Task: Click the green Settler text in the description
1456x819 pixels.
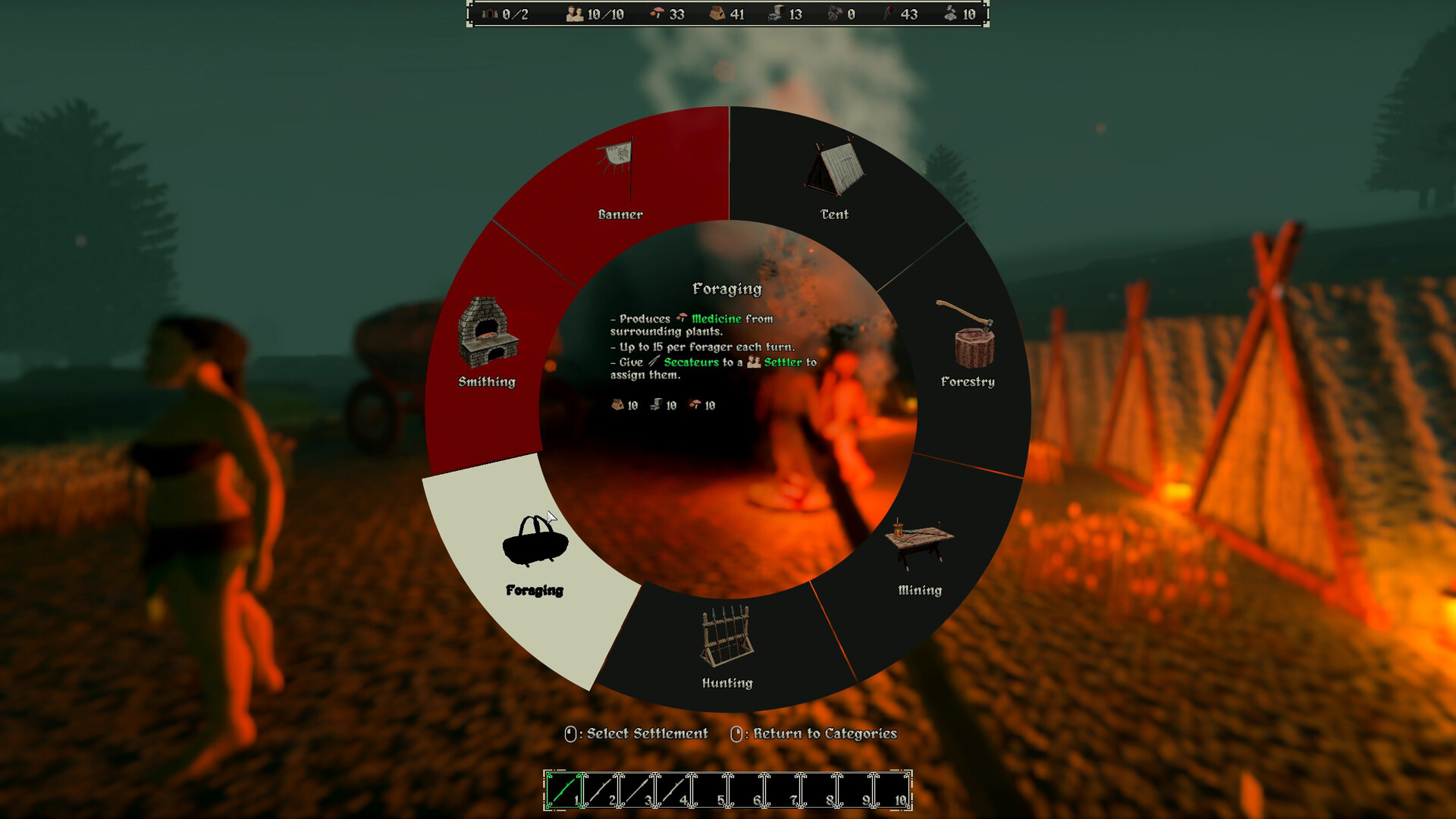Action: coord(786,362)
